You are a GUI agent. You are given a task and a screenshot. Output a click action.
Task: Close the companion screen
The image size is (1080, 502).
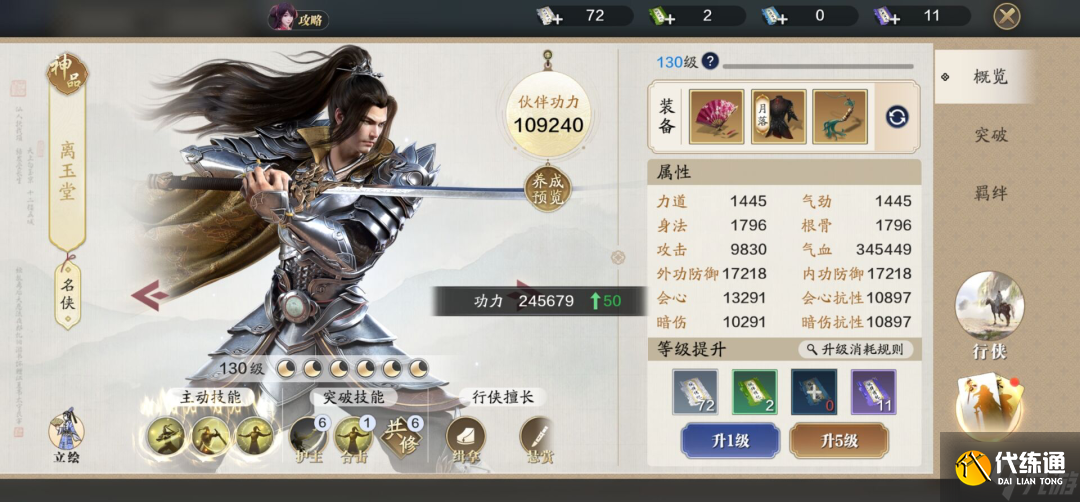(x=1006, y=16)
